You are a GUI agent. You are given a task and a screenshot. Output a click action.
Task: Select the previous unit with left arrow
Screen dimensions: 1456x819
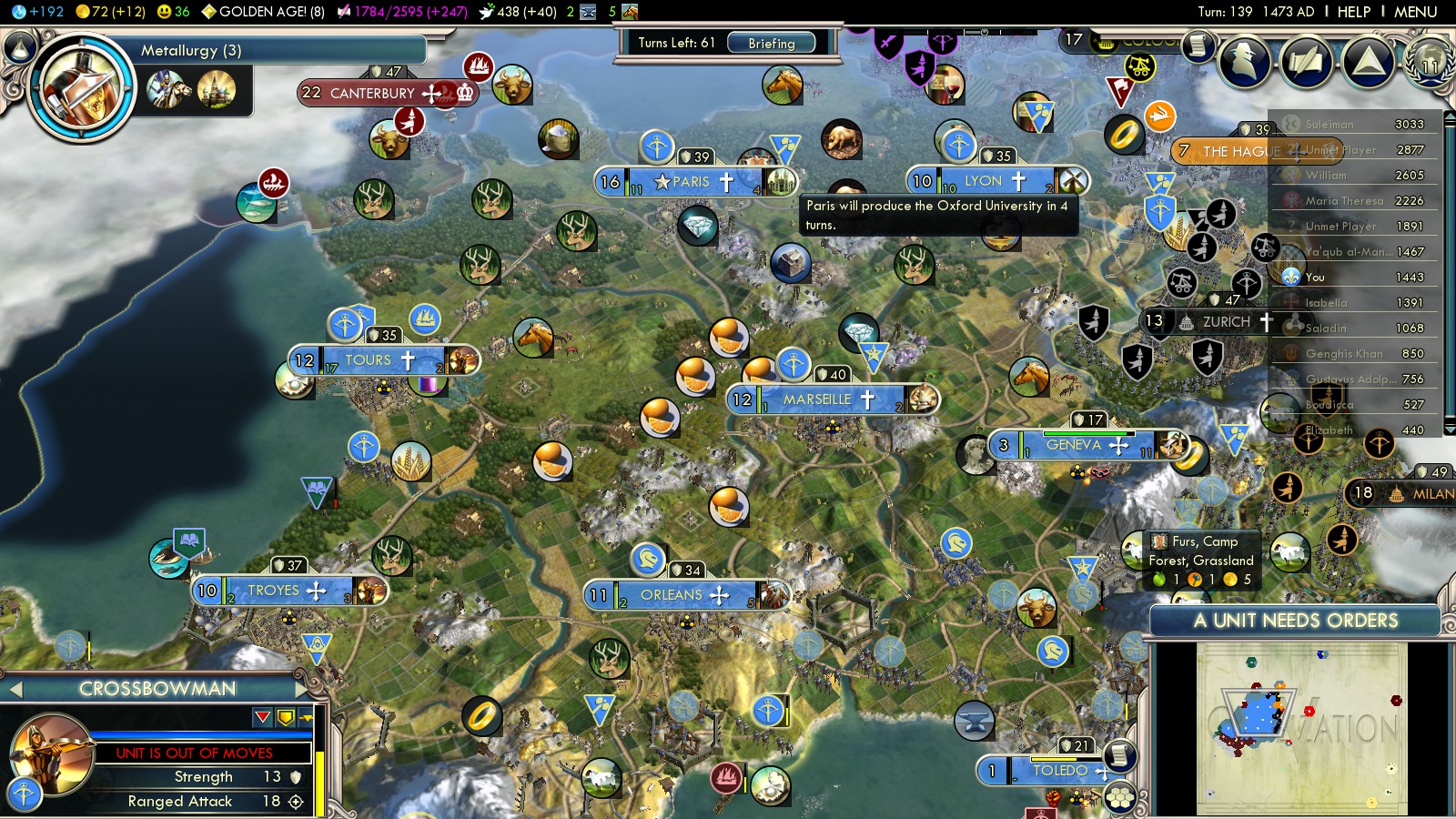pos(15,690)
